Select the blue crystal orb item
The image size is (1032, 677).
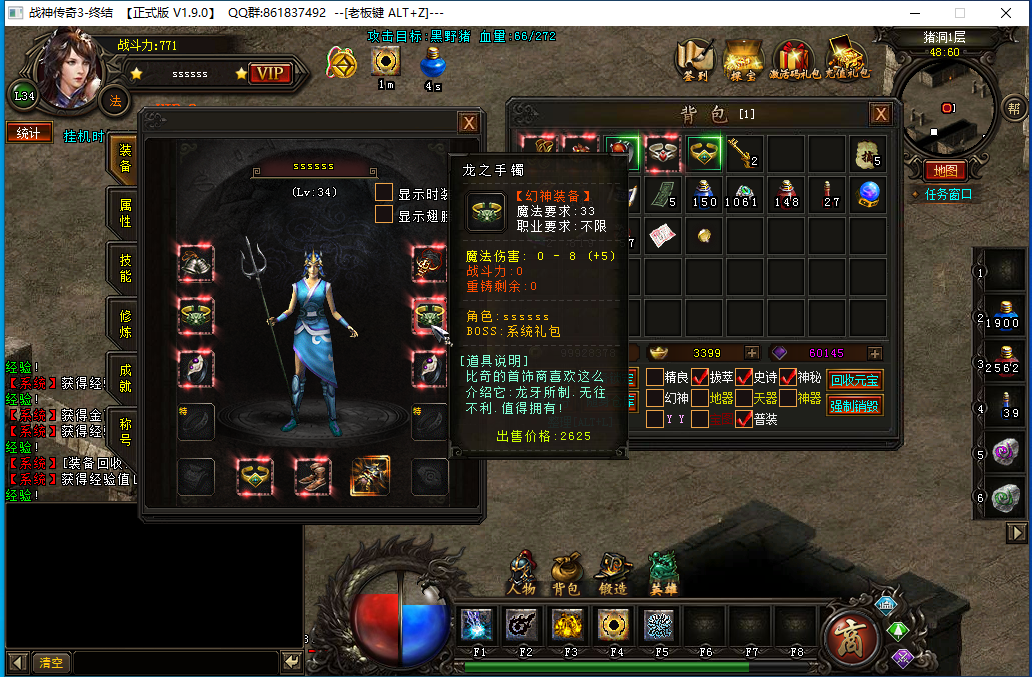868,193
